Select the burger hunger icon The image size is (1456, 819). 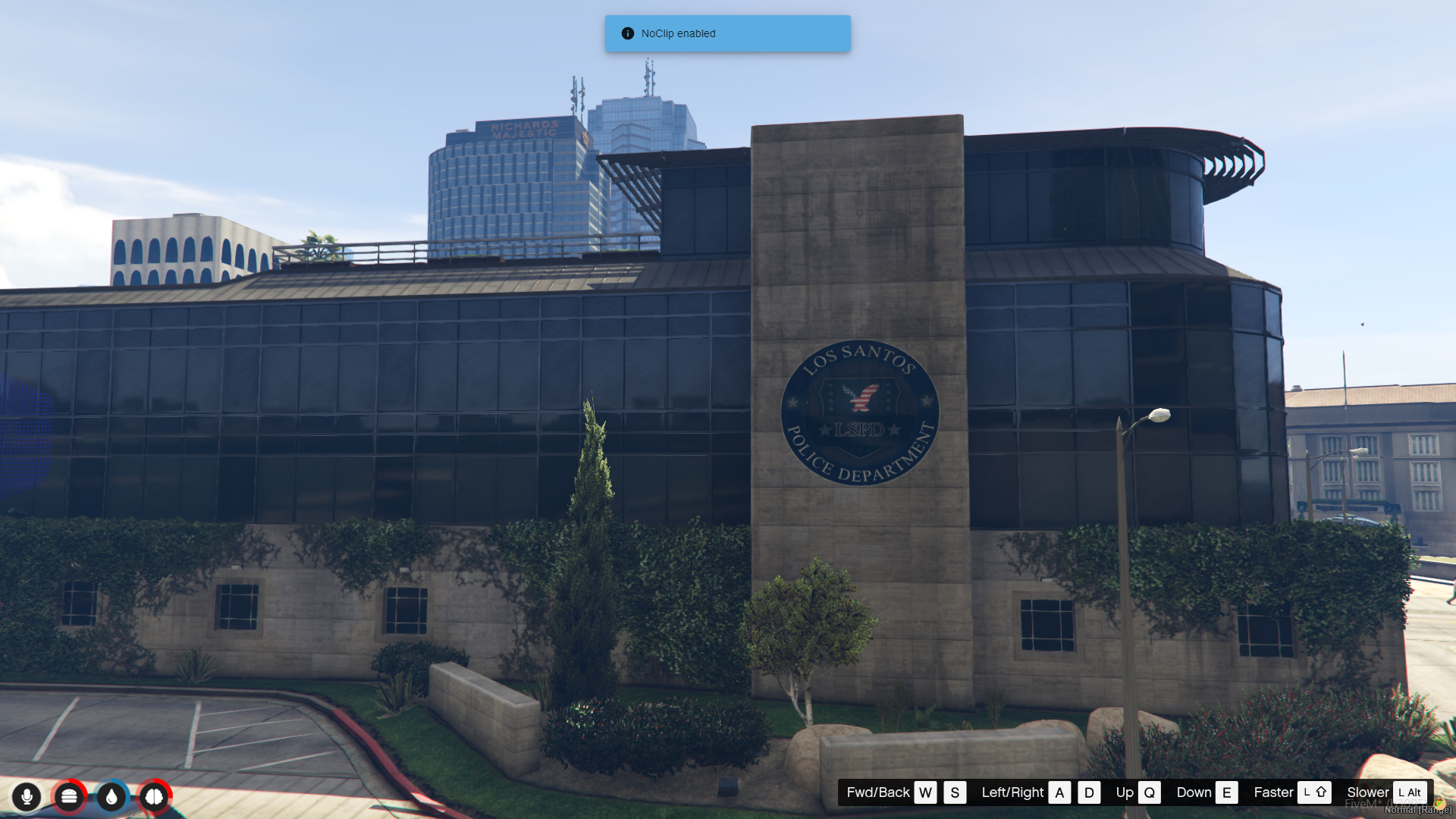tap(69, 796)
